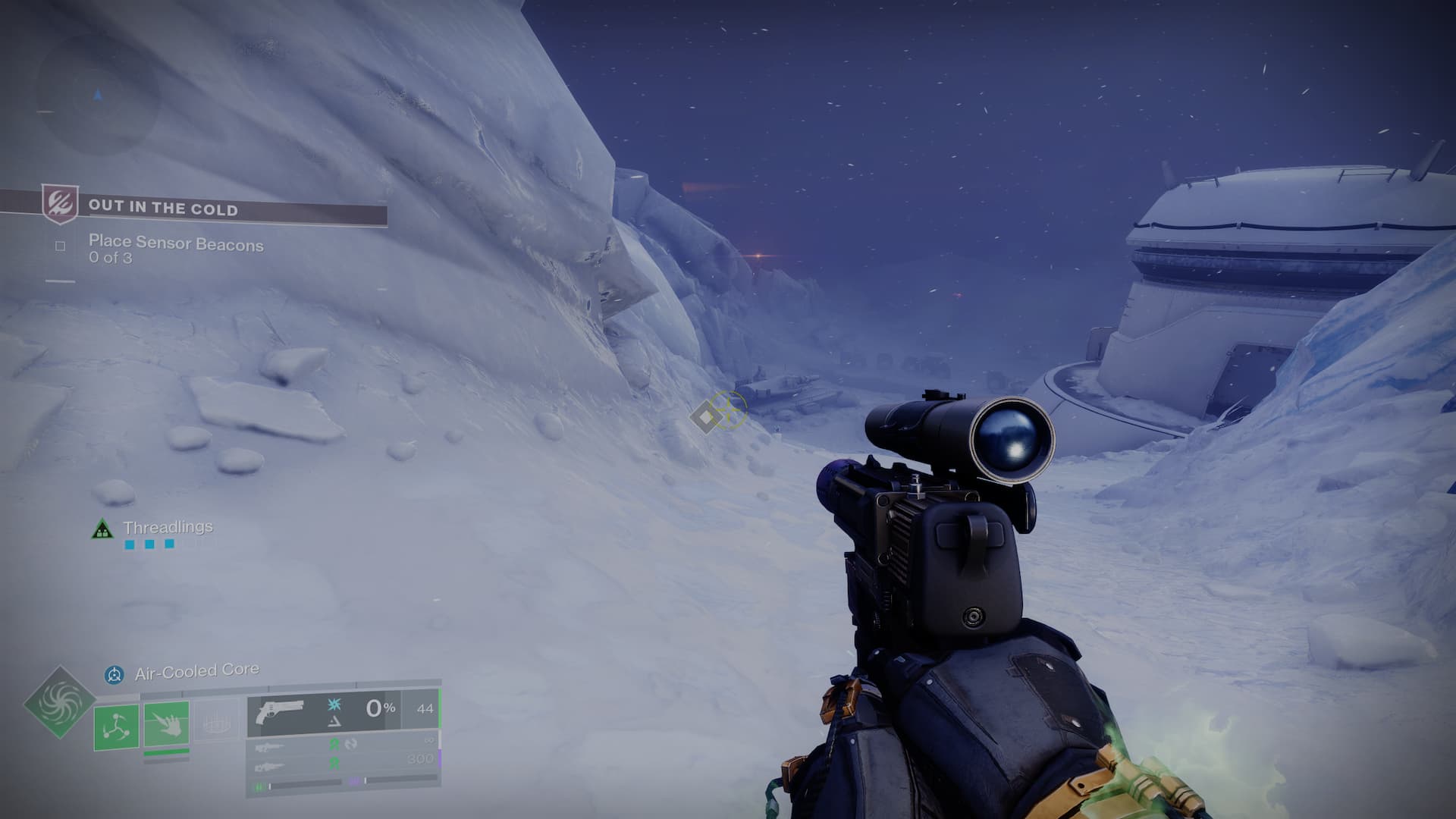1456x819 pixels.
Task: Activate the green diamond Super ability icon
Action: click(x=59, y=702)
